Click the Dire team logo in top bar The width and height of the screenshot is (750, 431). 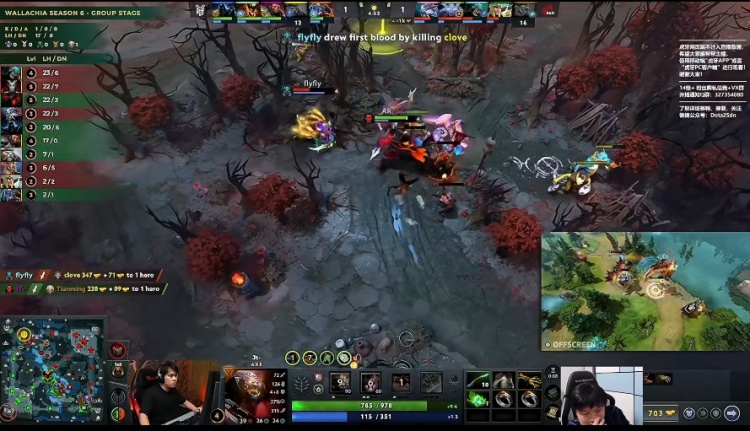pyautogui.click(x=546, y=10)
